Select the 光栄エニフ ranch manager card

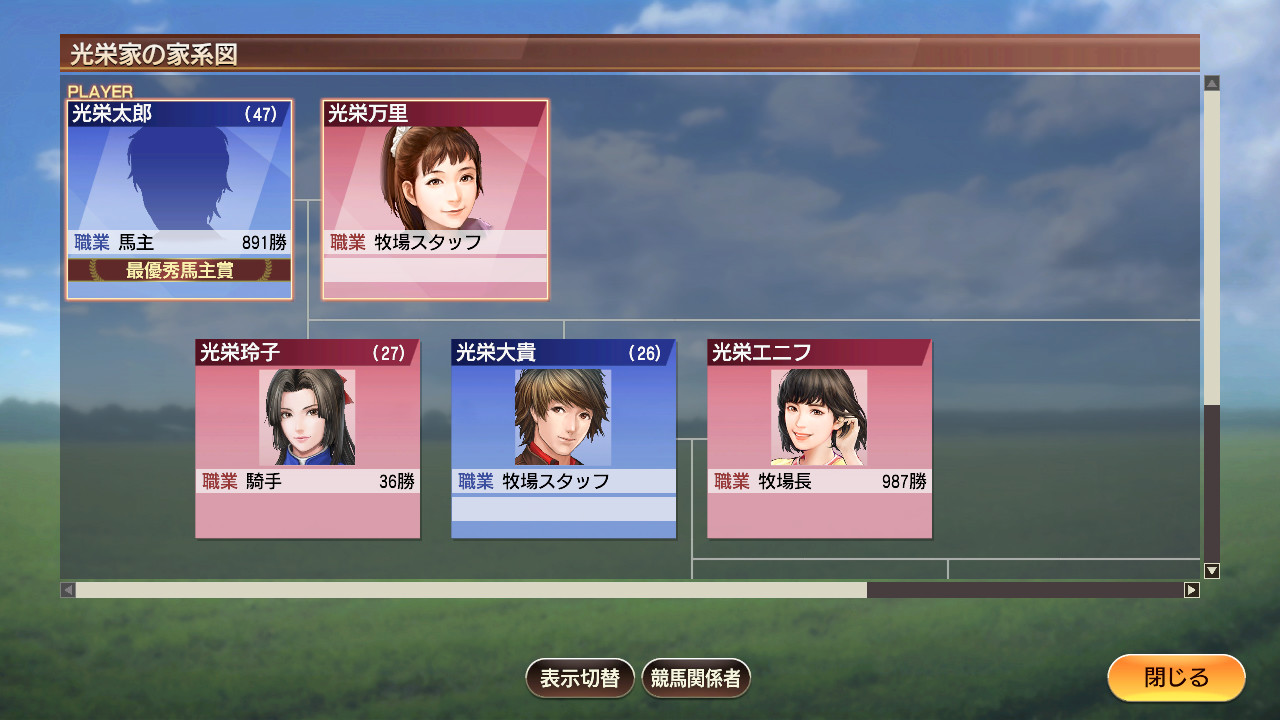click(820, 439)
